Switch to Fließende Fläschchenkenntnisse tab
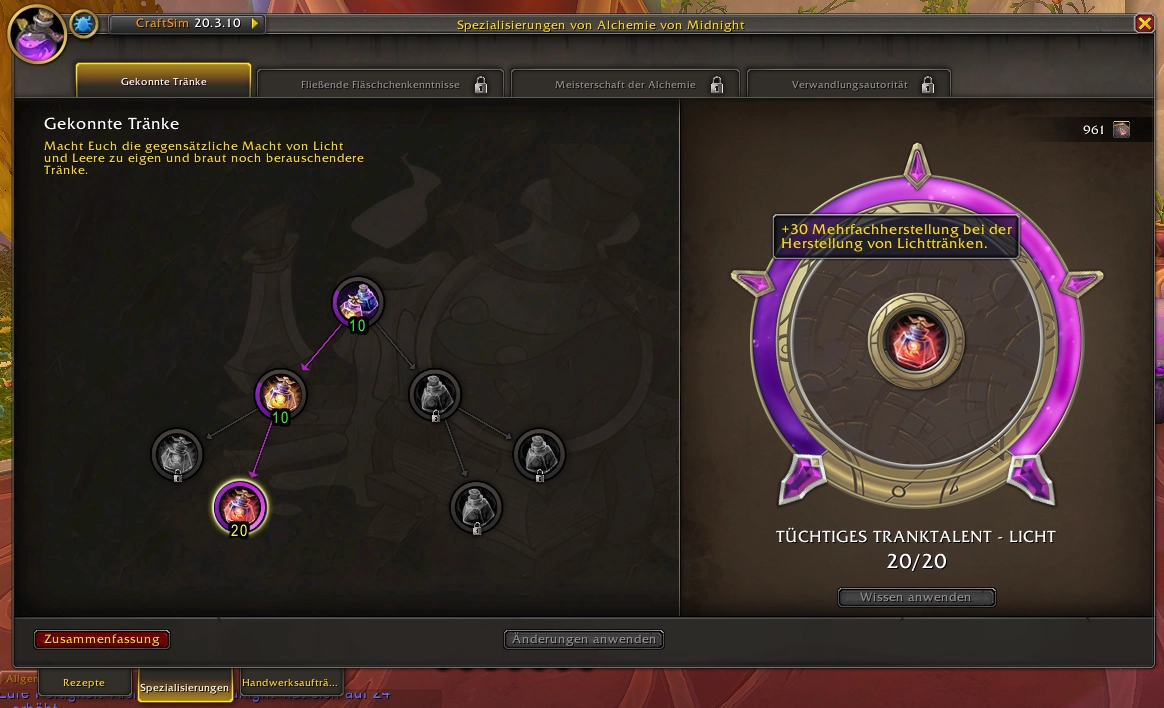The width and height of the screenshot is (1164, 708). pos(380,84)
